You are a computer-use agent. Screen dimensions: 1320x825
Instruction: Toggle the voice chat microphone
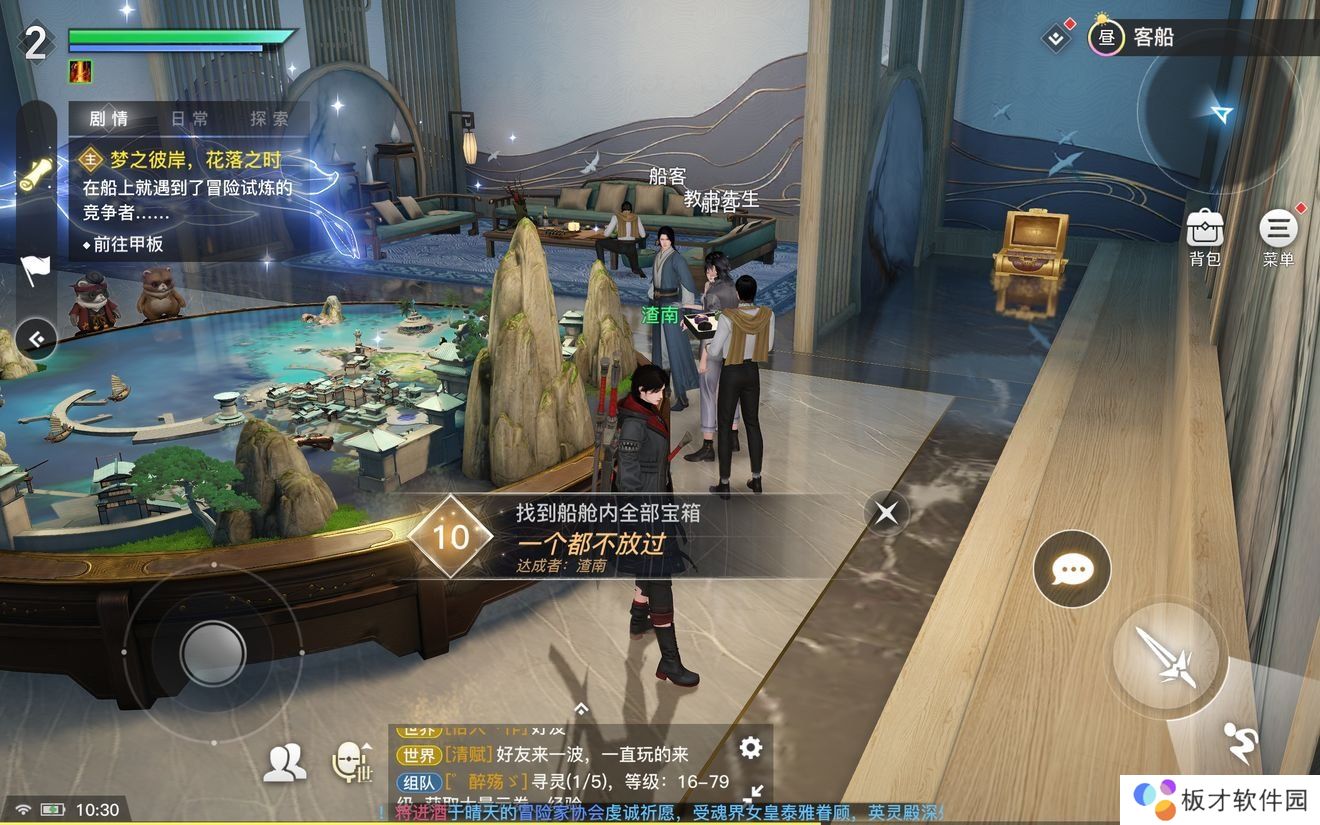[352, 762]
